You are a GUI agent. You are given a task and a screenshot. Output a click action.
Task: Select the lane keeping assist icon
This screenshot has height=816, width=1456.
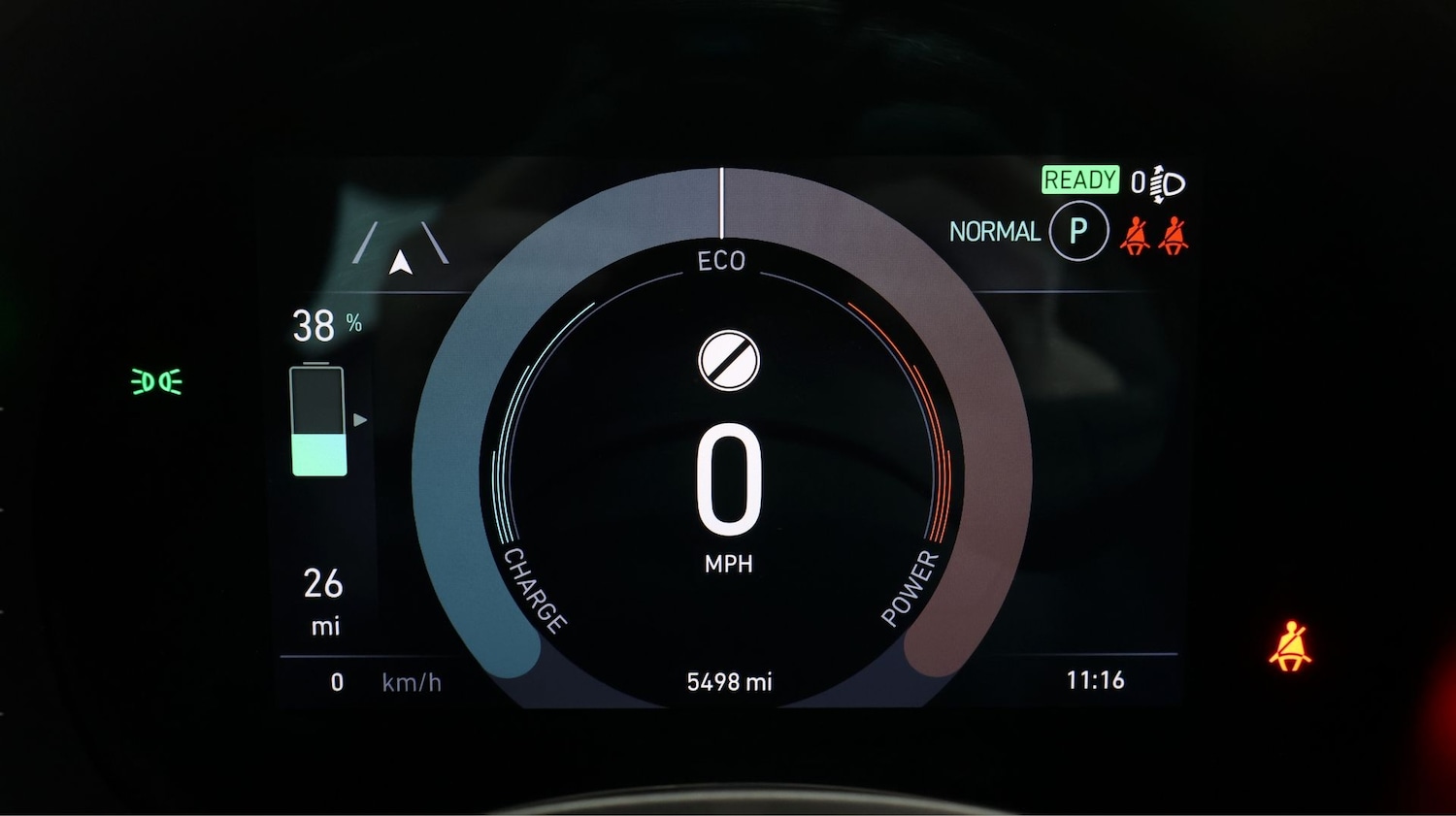(400, 246)
